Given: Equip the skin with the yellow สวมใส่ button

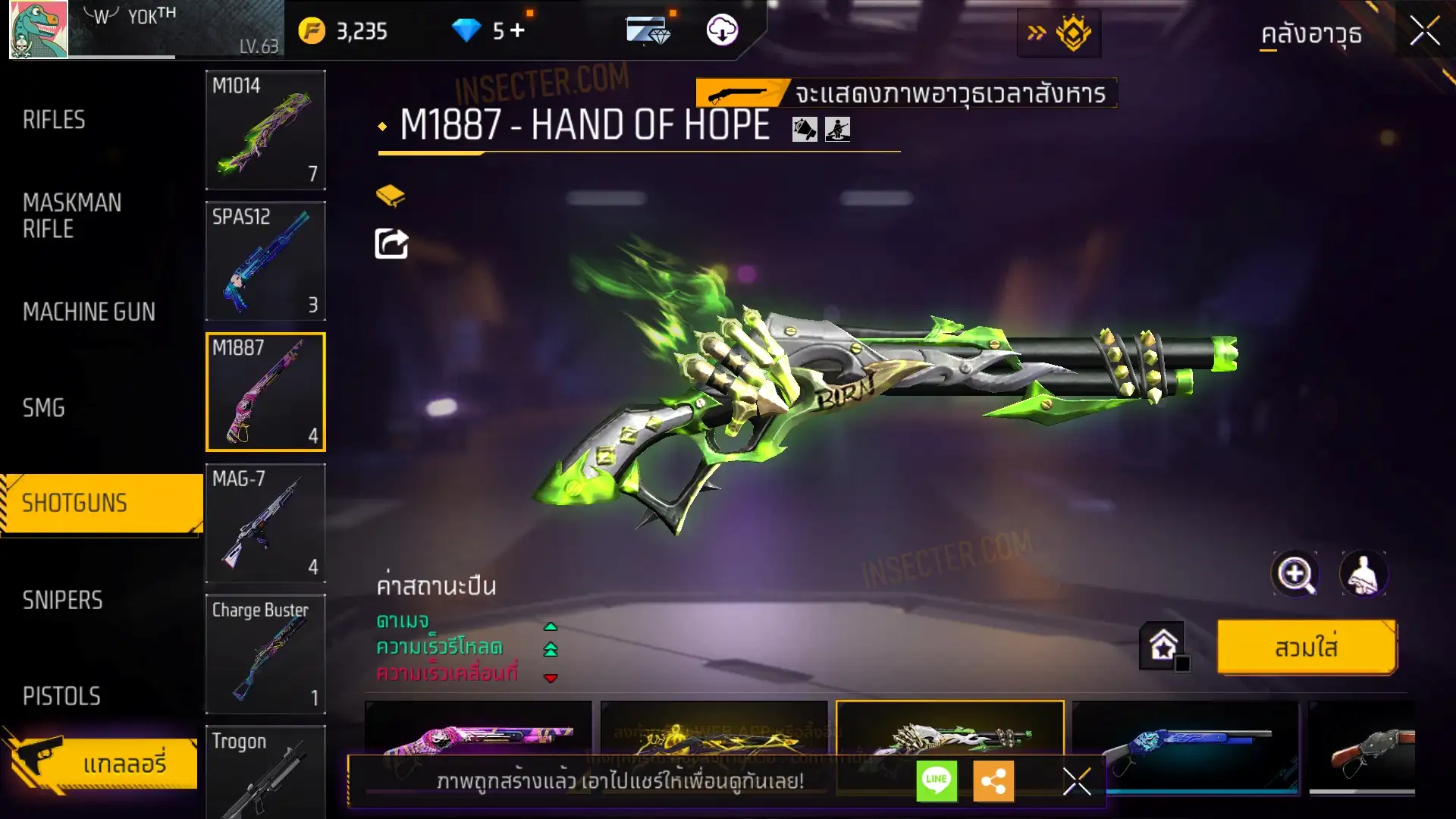Looking at the screenshot, I should pos(1306,648).
